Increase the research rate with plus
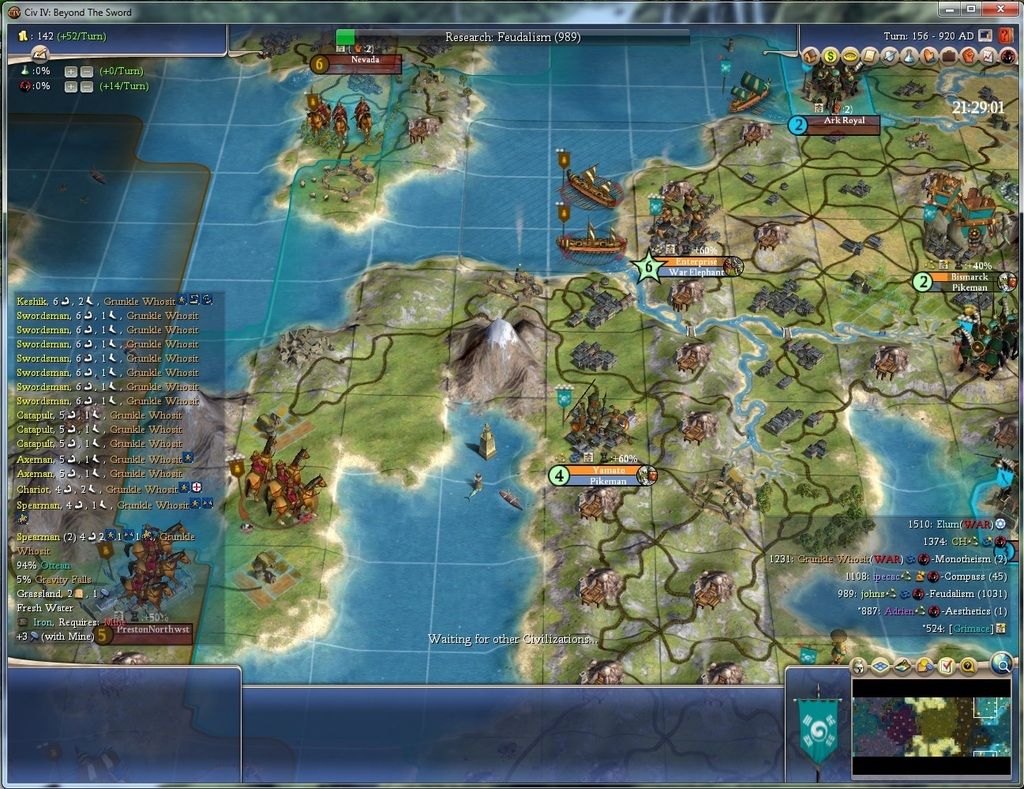The image size is (1024, 789). click(x=71, y=71)
